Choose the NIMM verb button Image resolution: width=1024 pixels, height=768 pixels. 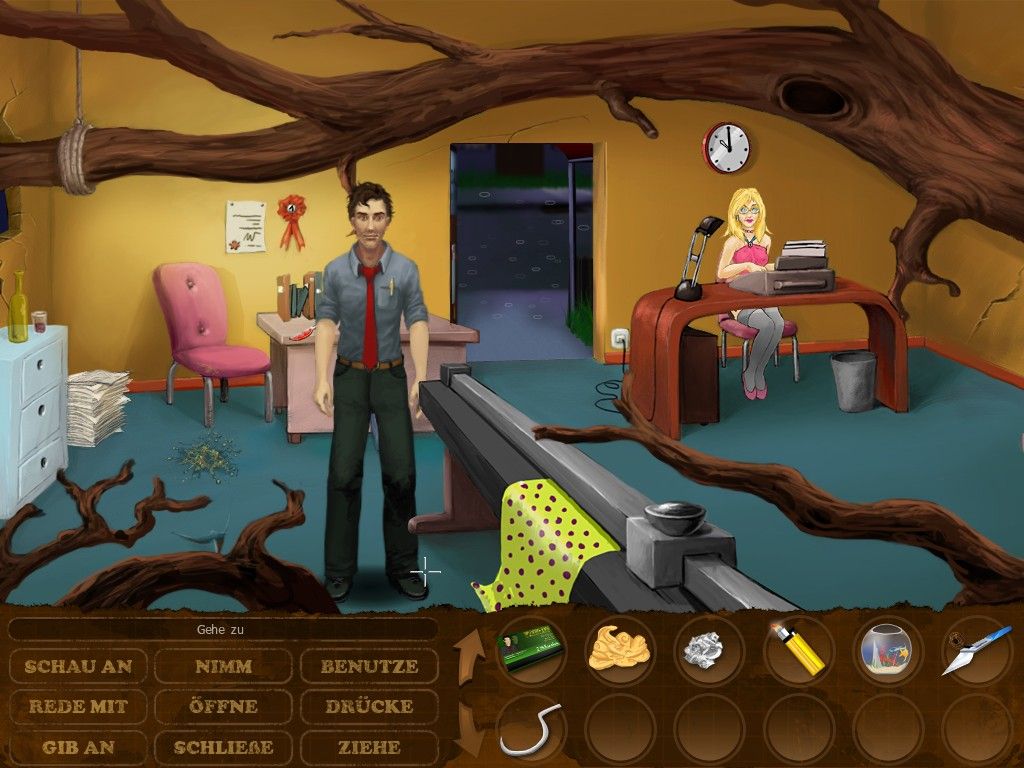point(223,666)
